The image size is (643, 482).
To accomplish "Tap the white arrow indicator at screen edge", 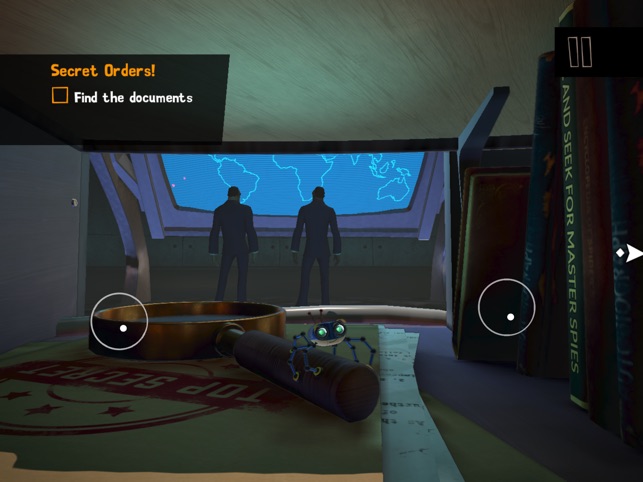I will [x=632, y=253].
